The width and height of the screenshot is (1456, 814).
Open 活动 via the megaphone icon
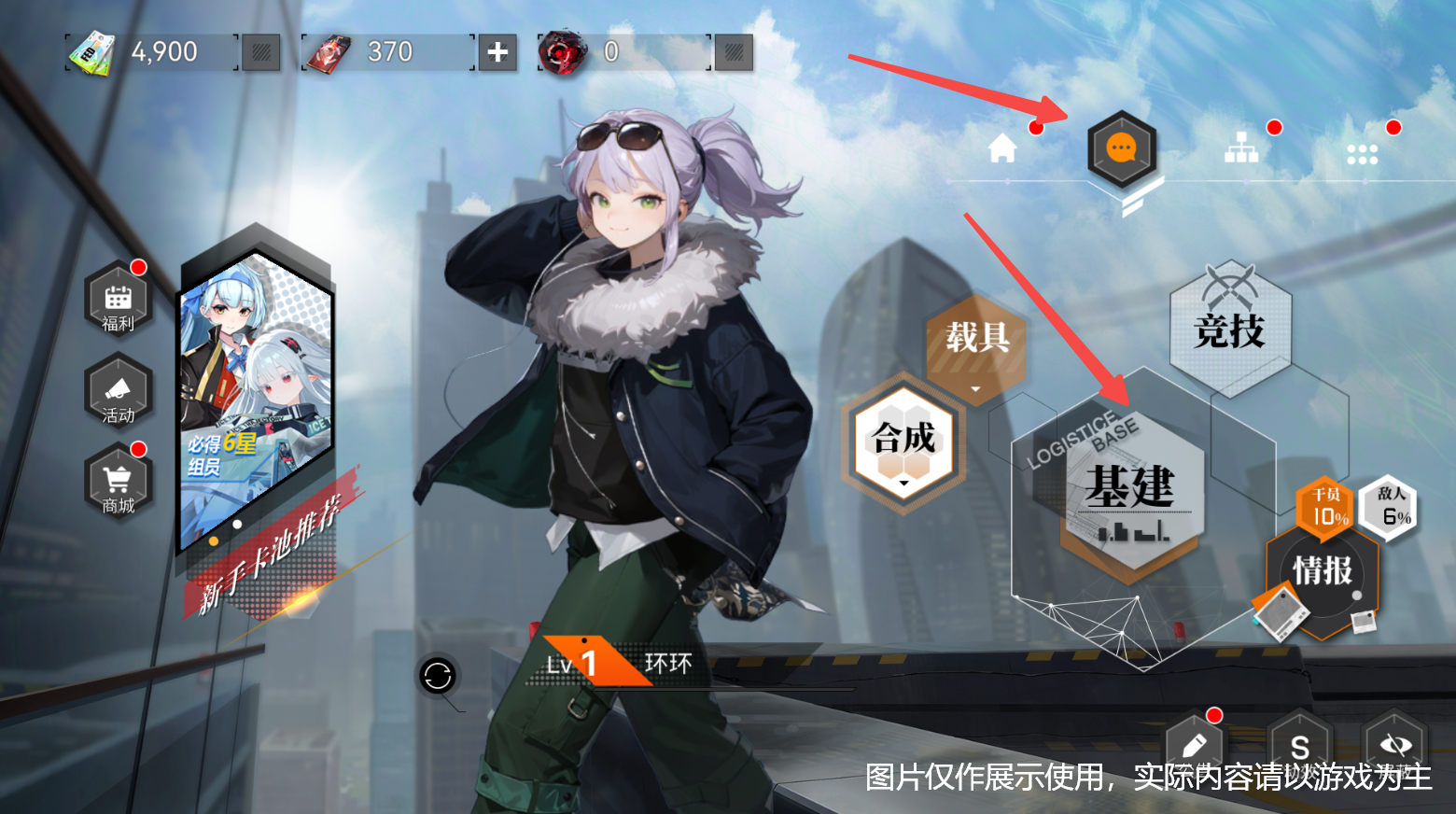[x=118, y=392]
